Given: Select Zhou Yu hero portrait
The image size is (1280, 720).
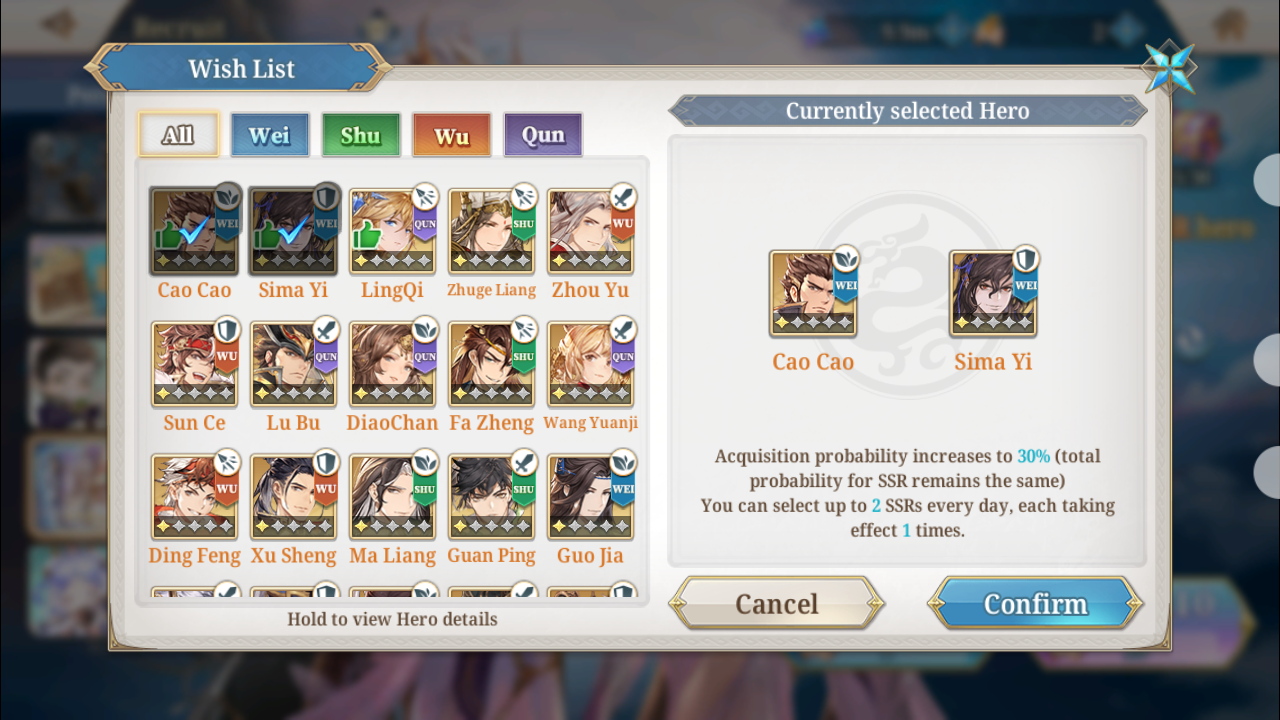Looking at the screenshot, I should click(590, 231).
